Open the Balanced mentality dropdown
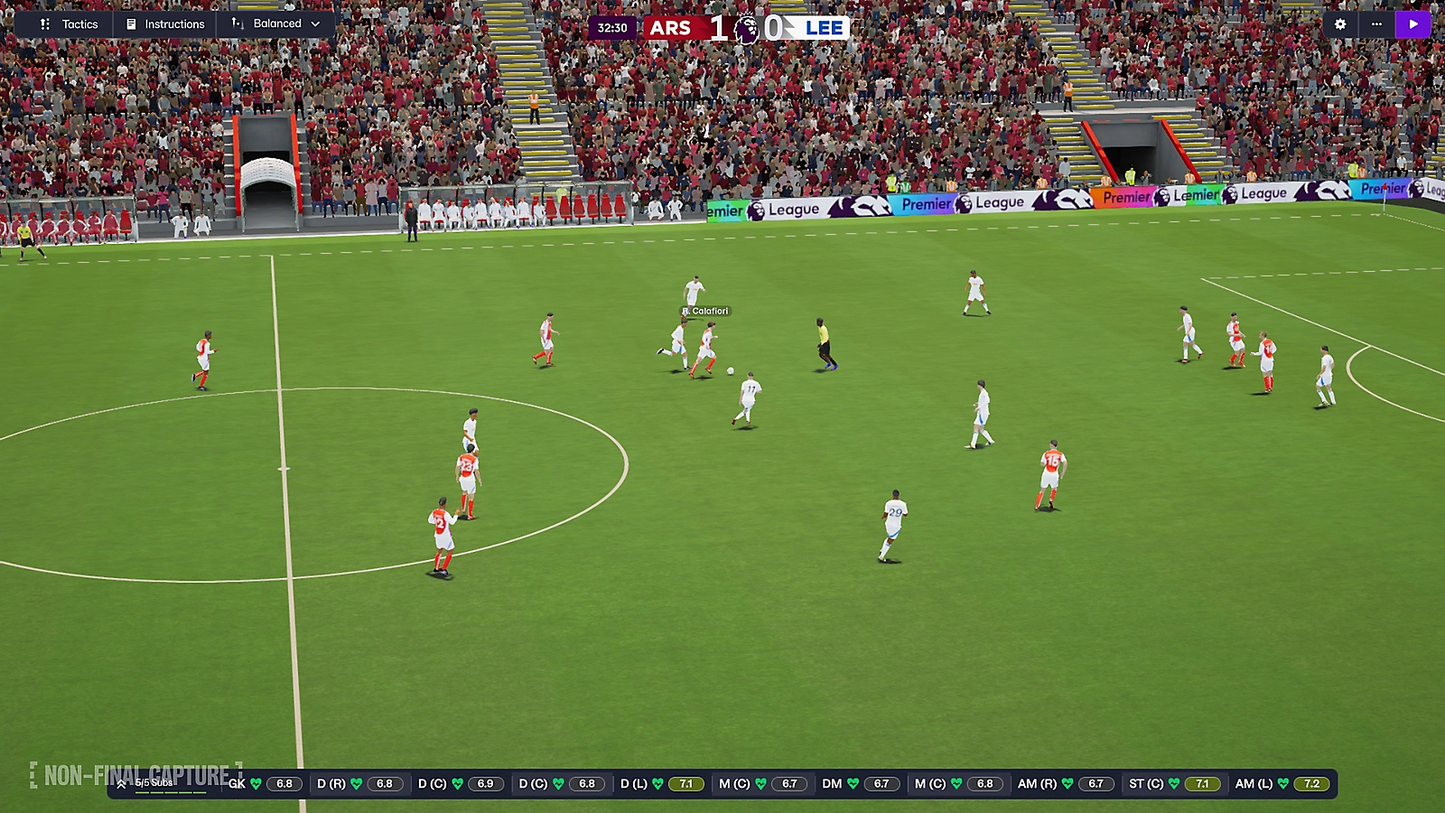 [316, 24]
